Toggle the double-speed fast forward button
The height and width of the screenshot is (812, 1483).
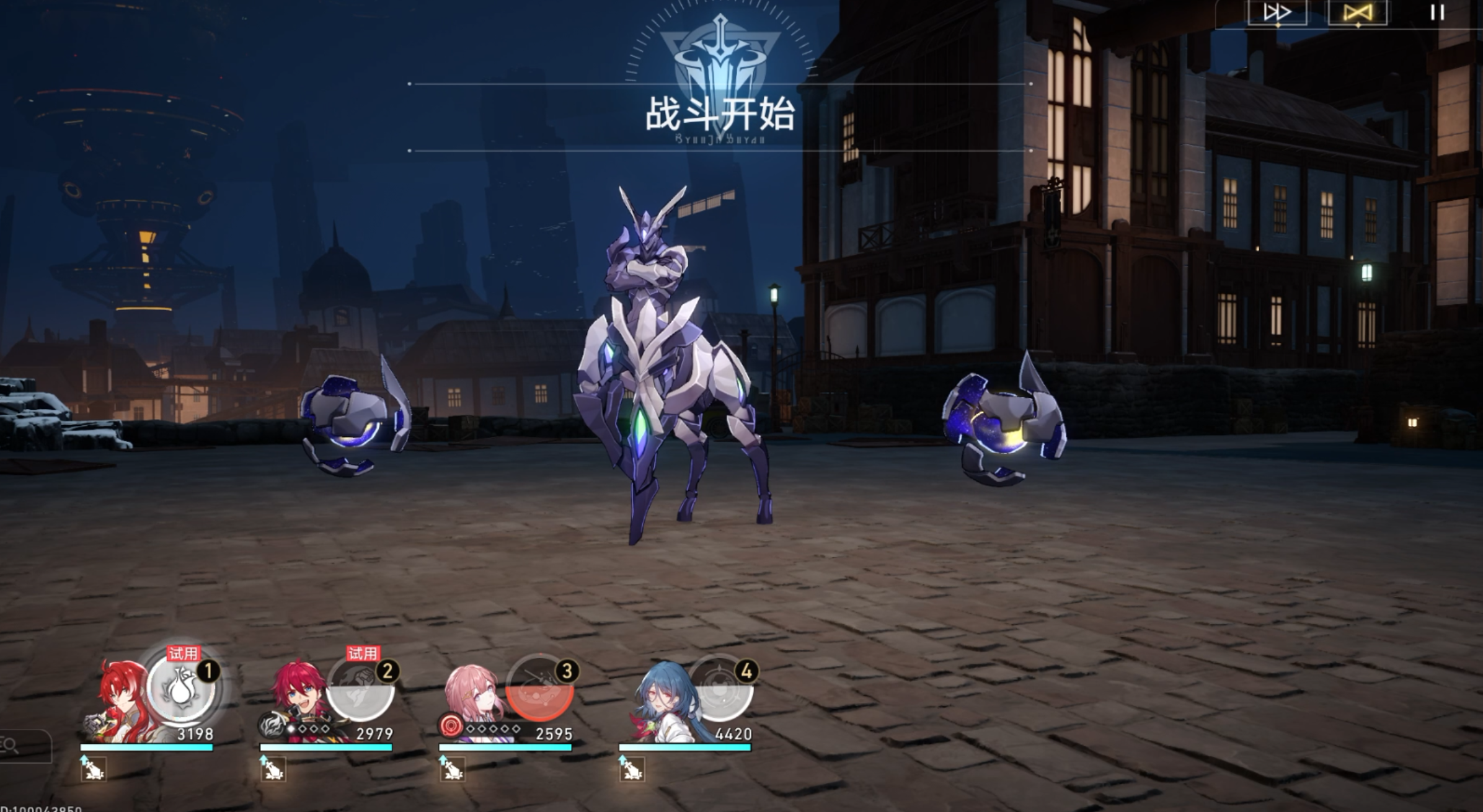[1277, 12]
